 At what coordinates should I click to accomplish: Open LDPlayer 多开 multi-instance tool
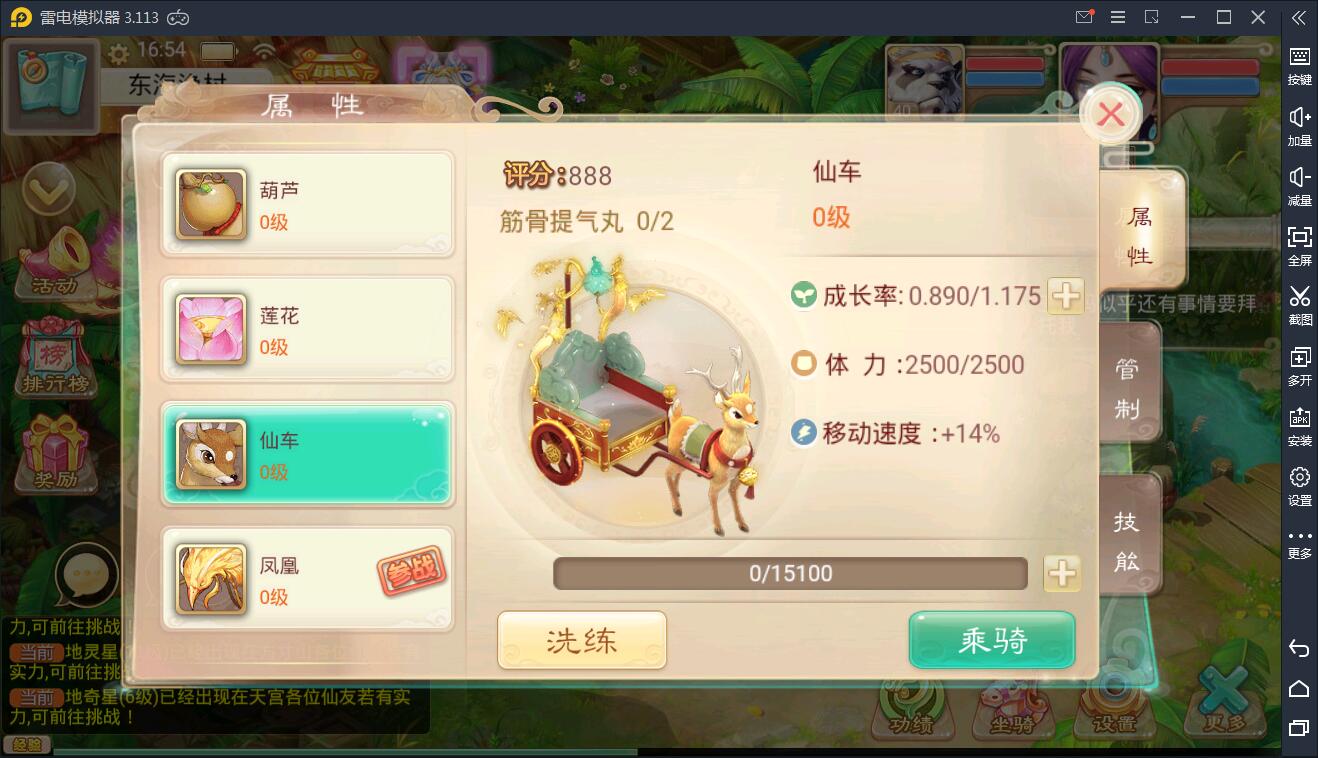[1299, 365]
